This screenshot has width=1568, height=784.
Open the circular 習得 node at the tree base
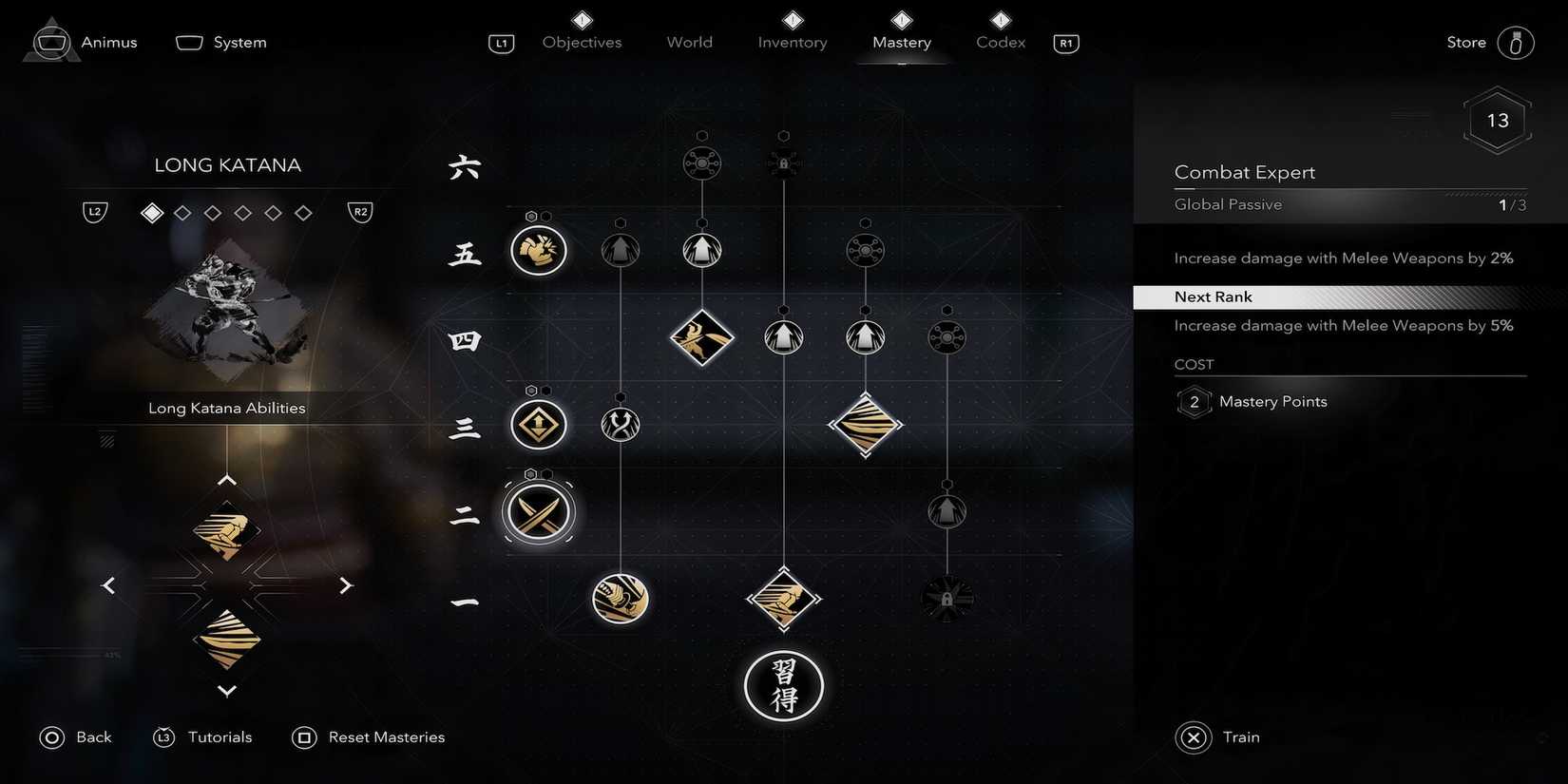(x=783, y=685)
